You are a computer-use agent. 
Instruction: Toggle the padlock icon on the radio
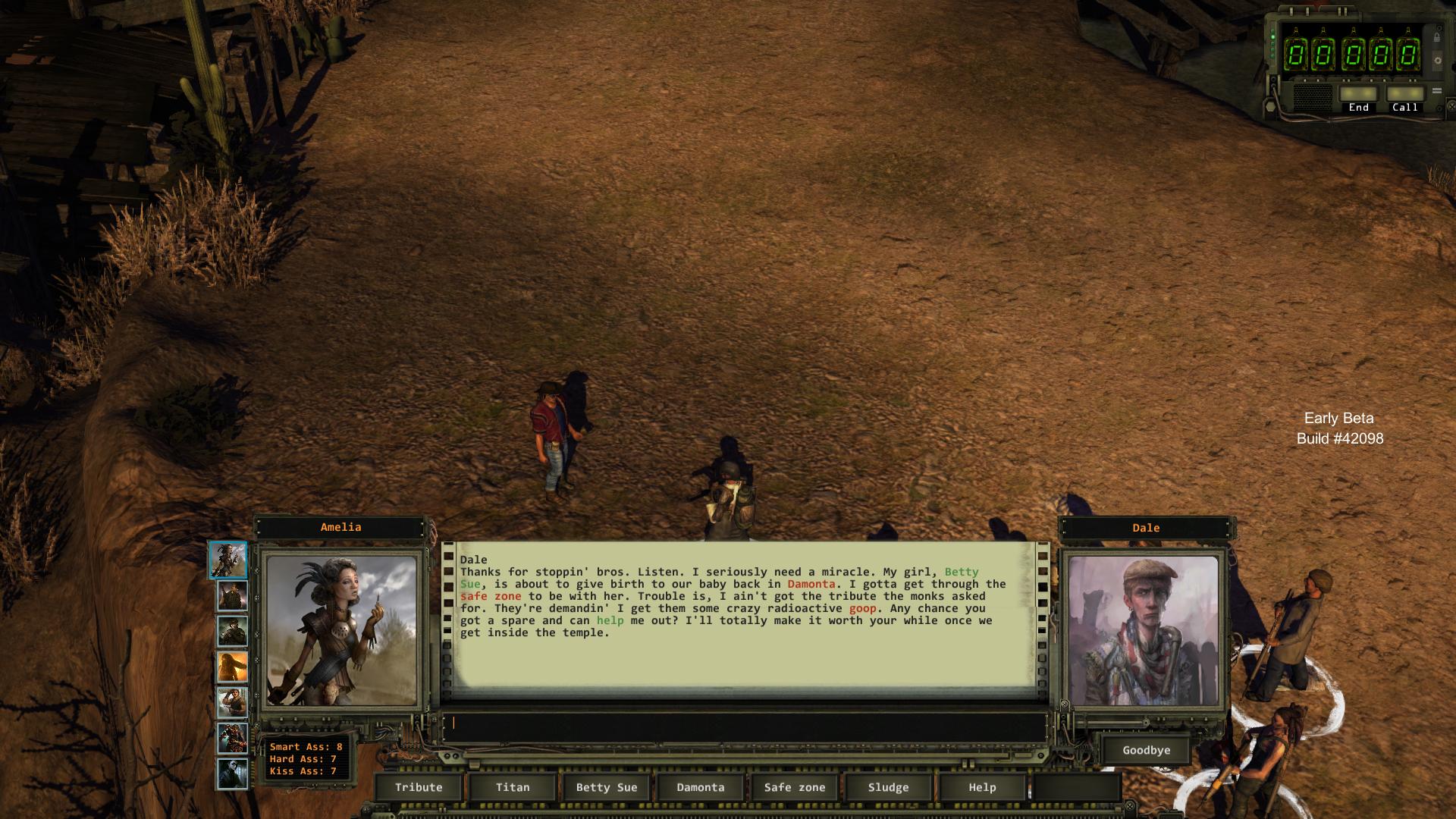[1436, 37]
